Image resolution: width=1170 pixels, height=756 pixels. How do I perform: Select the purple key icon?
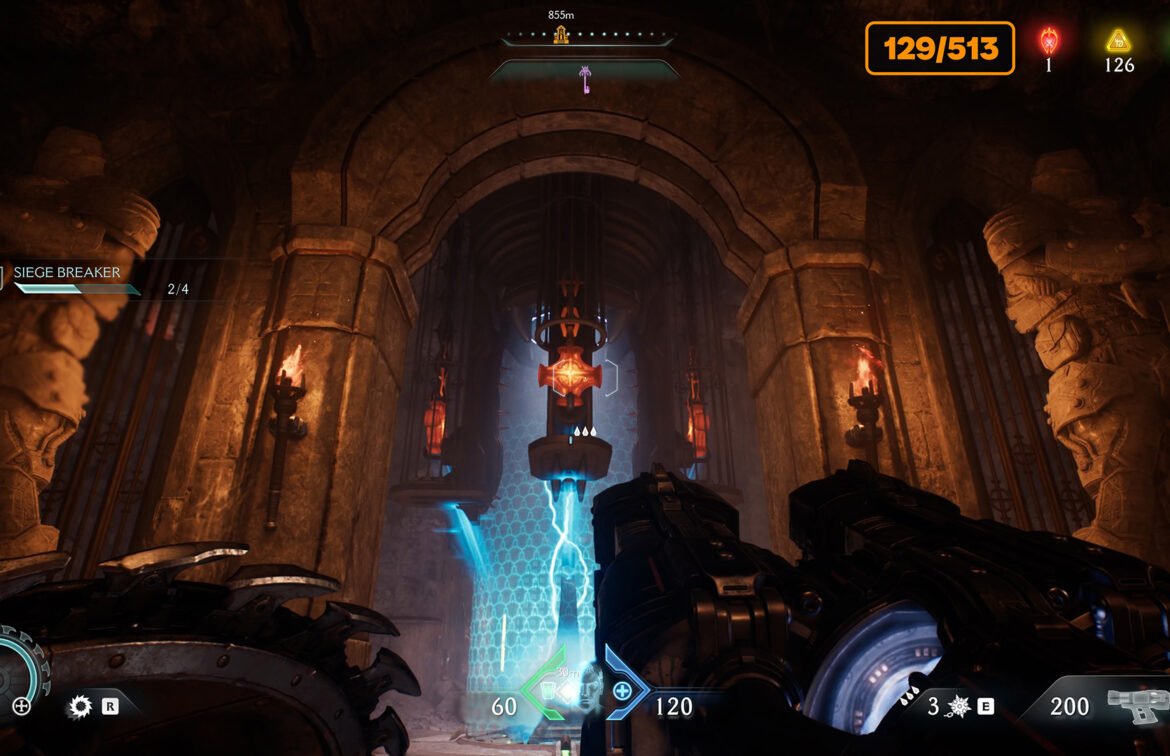coord(585,76)
